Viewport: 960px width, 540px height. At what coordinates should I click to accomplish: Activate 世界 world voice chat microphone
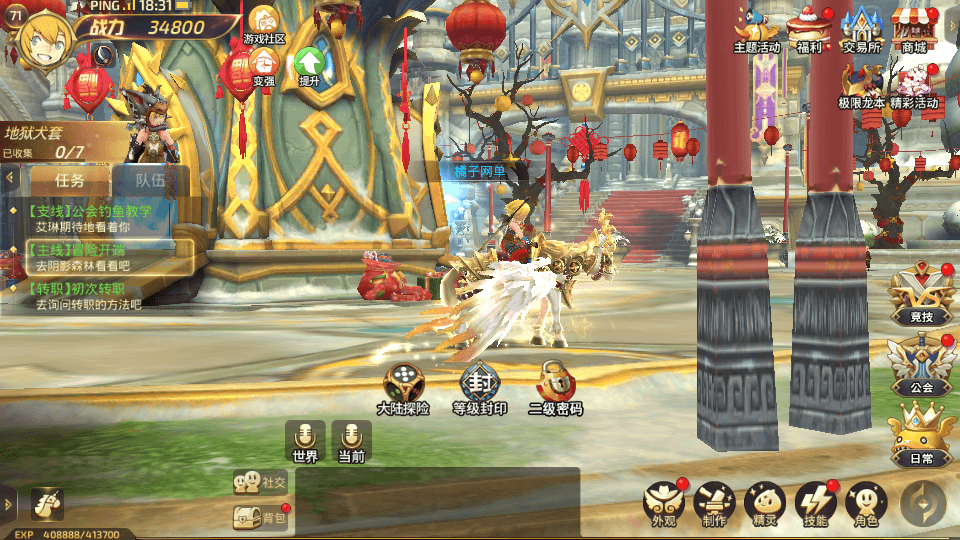(305, 440)
